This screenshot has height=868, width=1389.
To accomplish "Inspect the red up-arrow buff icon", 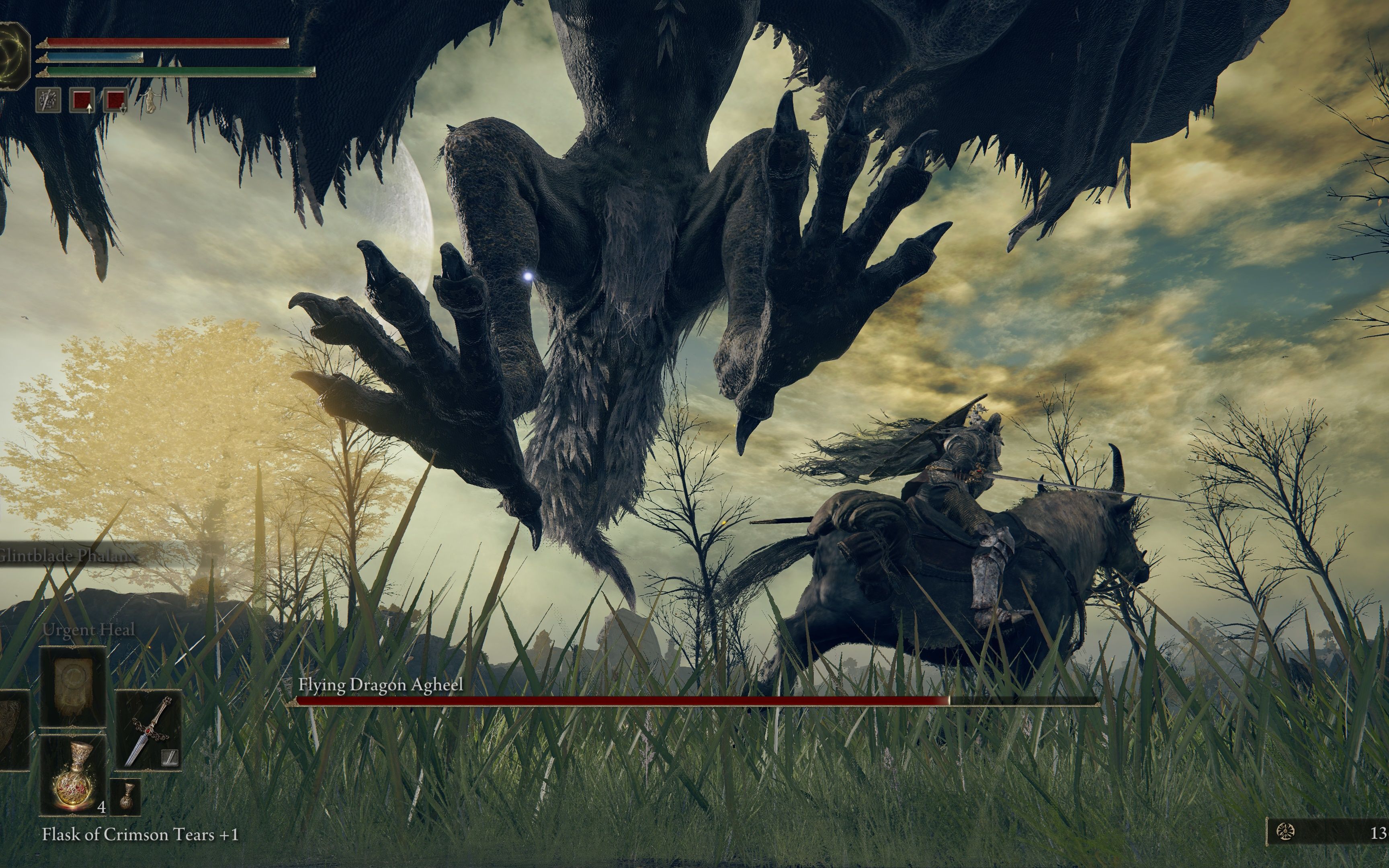I will coord(82,100).
